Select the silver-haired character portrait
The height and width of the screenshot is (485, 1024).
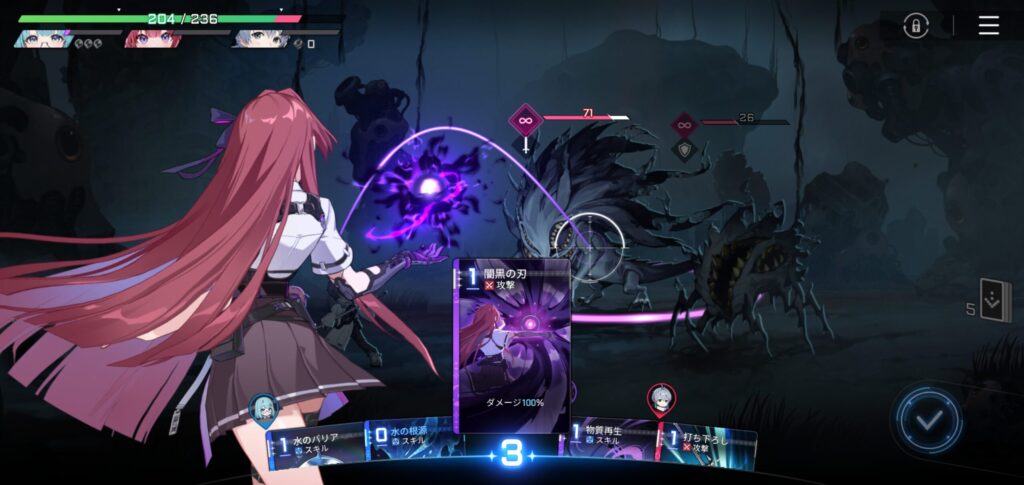click(x=252, y=39)
